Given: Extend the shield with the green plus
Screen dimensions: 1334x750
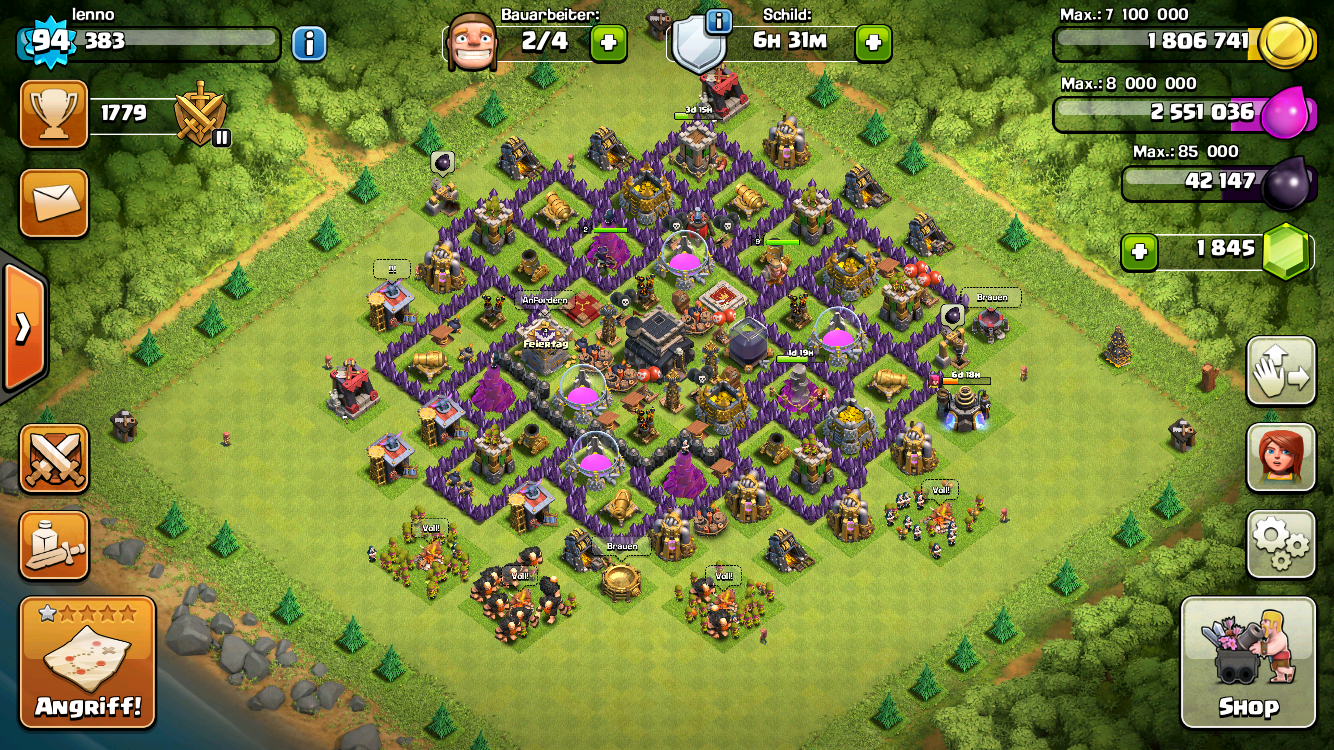Looking at the screenshot, I should click(x=873, y=43).
